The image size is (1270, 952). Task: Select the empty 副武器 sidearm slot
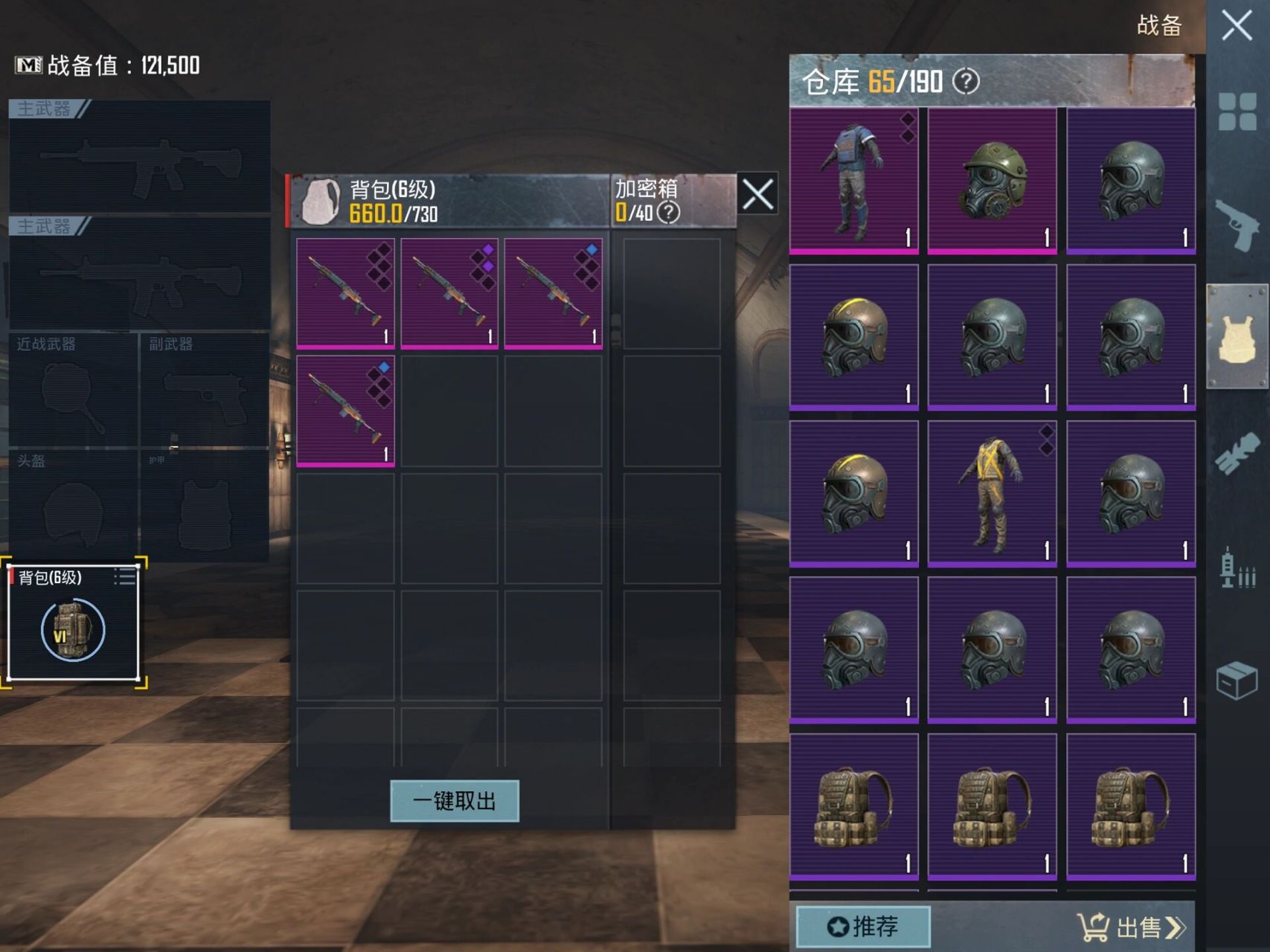(x=205, y=390)
